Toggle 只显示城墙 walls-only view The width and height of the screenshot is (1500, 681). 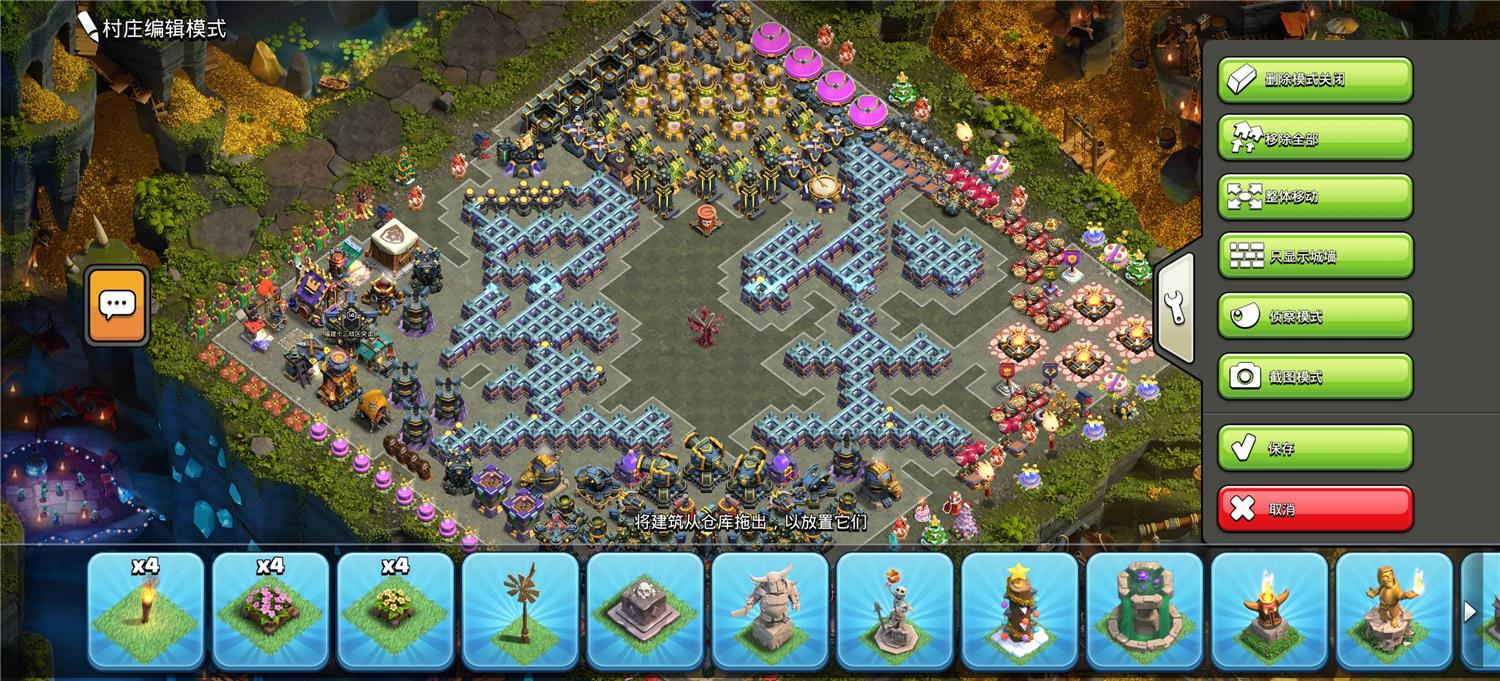(1314, 256)
